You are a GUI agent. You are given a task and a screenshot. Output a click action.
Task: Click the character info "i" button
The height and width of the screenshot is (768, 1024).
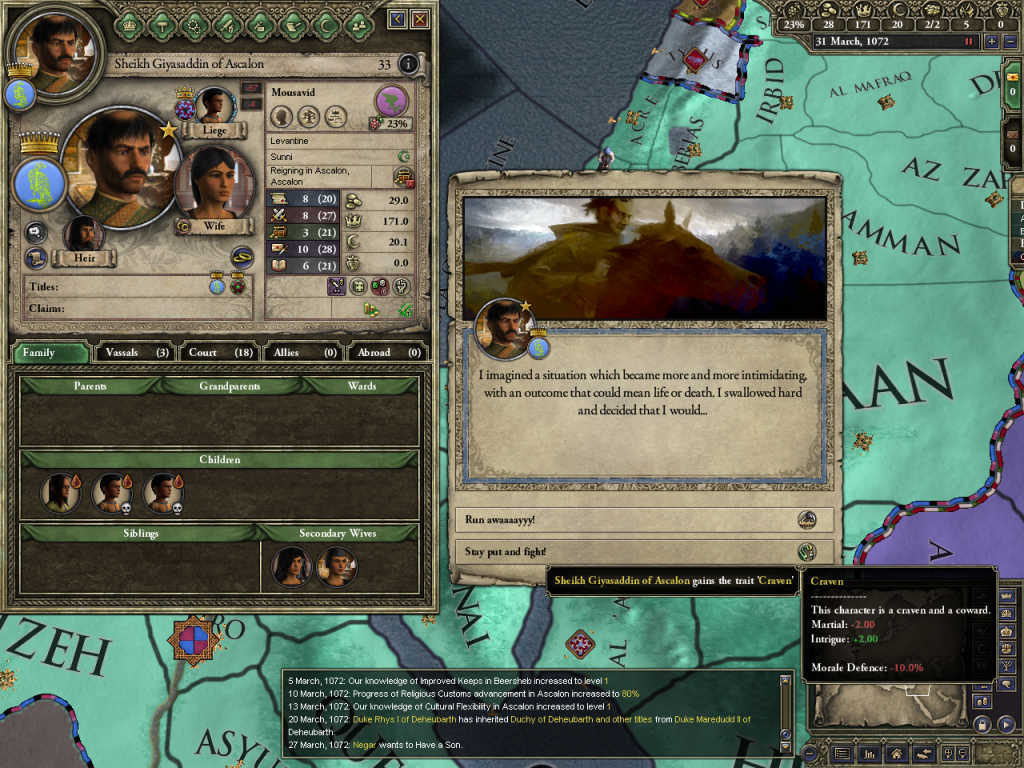tap(407, 65)
